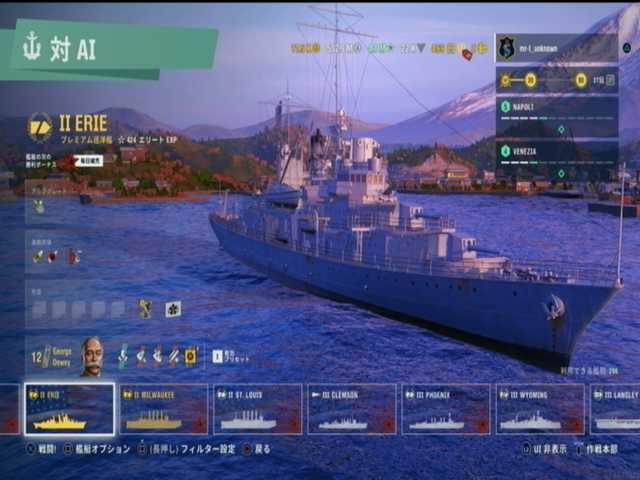Open commander George Dewey's portrait
Viewport: 640px width, 480px height.
pos(91,356)
